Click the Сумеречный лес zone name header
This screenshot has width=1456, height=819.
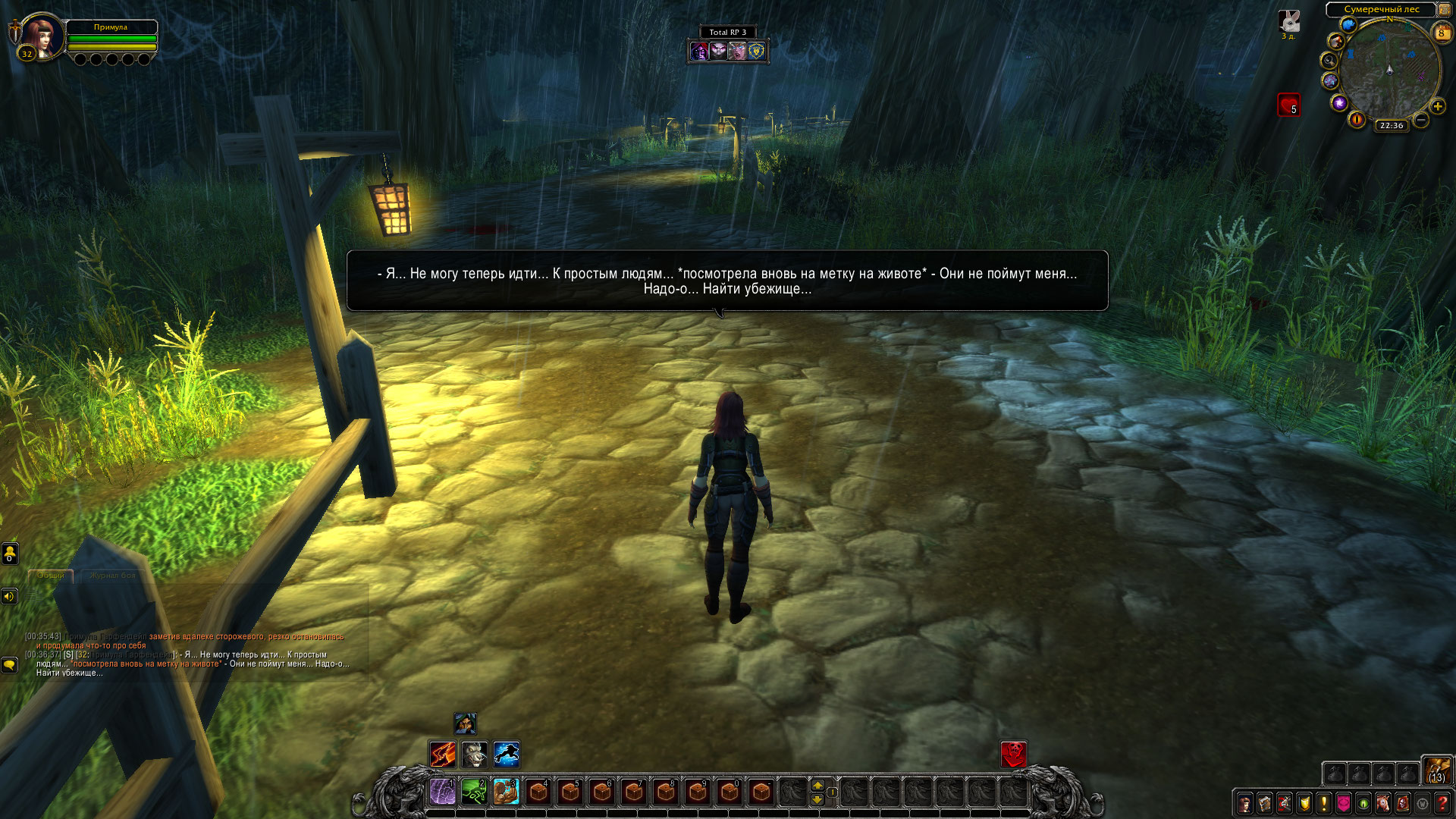[x=1381, y=10]
